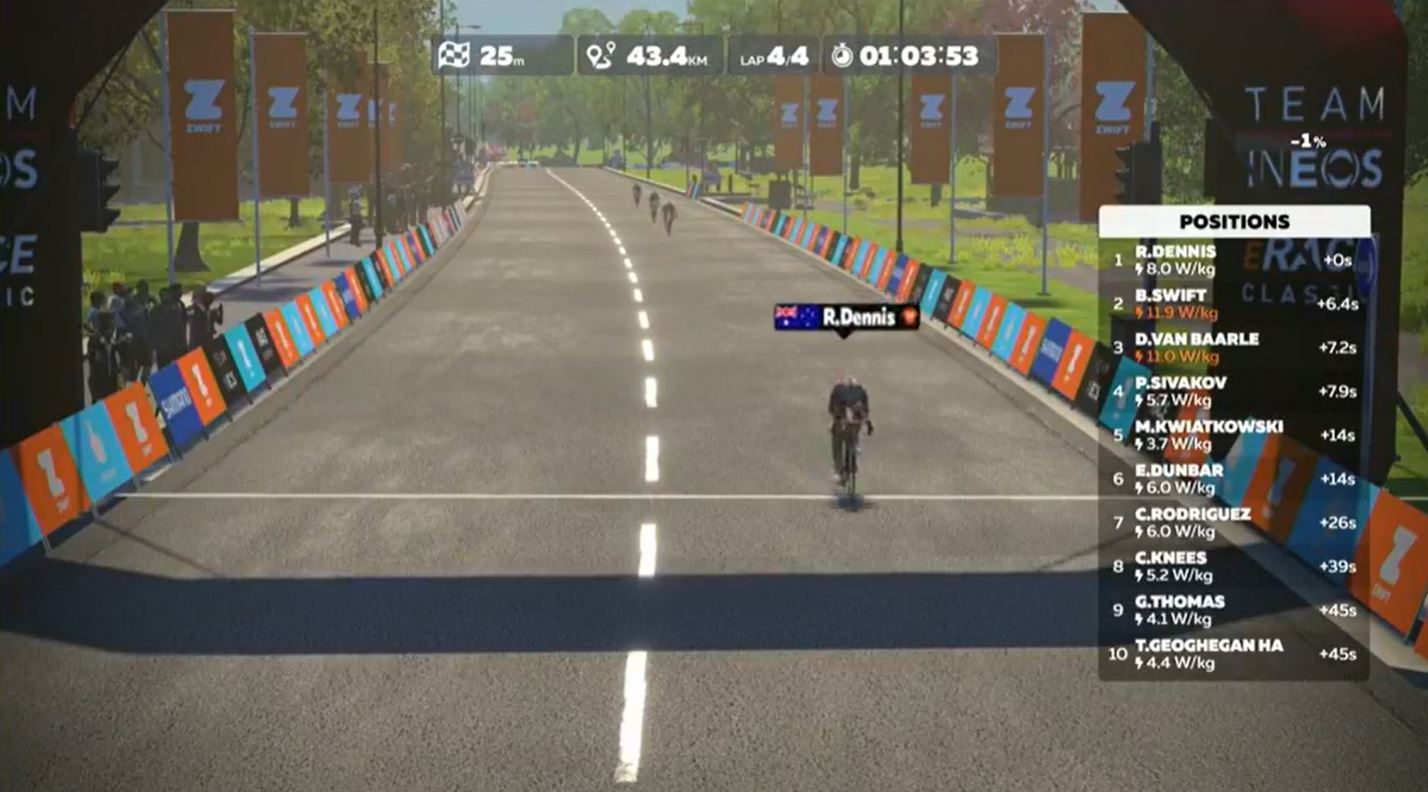This screenshot has height=792, width=1428.
Task: Select C.Rodriguez's row in the Positions panel
Action: click(x=1233, y=522)
